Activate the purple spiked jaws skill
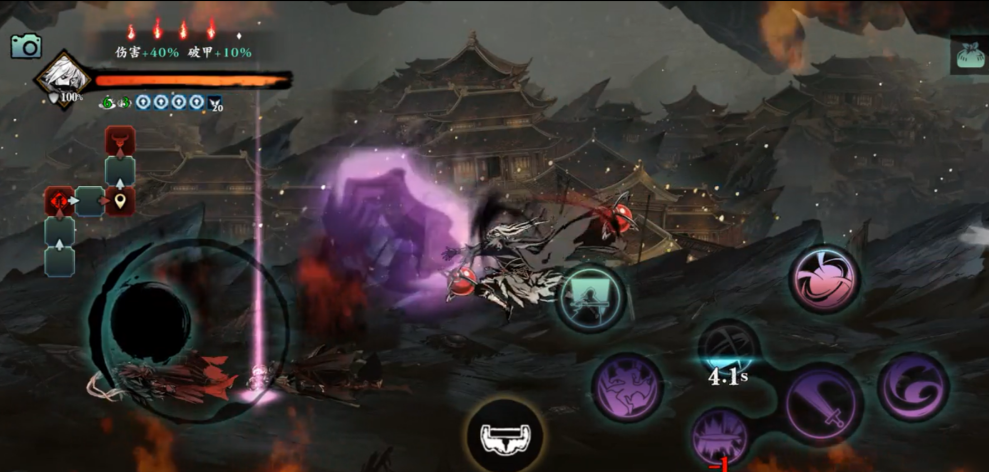 click(x=722, y=438)
